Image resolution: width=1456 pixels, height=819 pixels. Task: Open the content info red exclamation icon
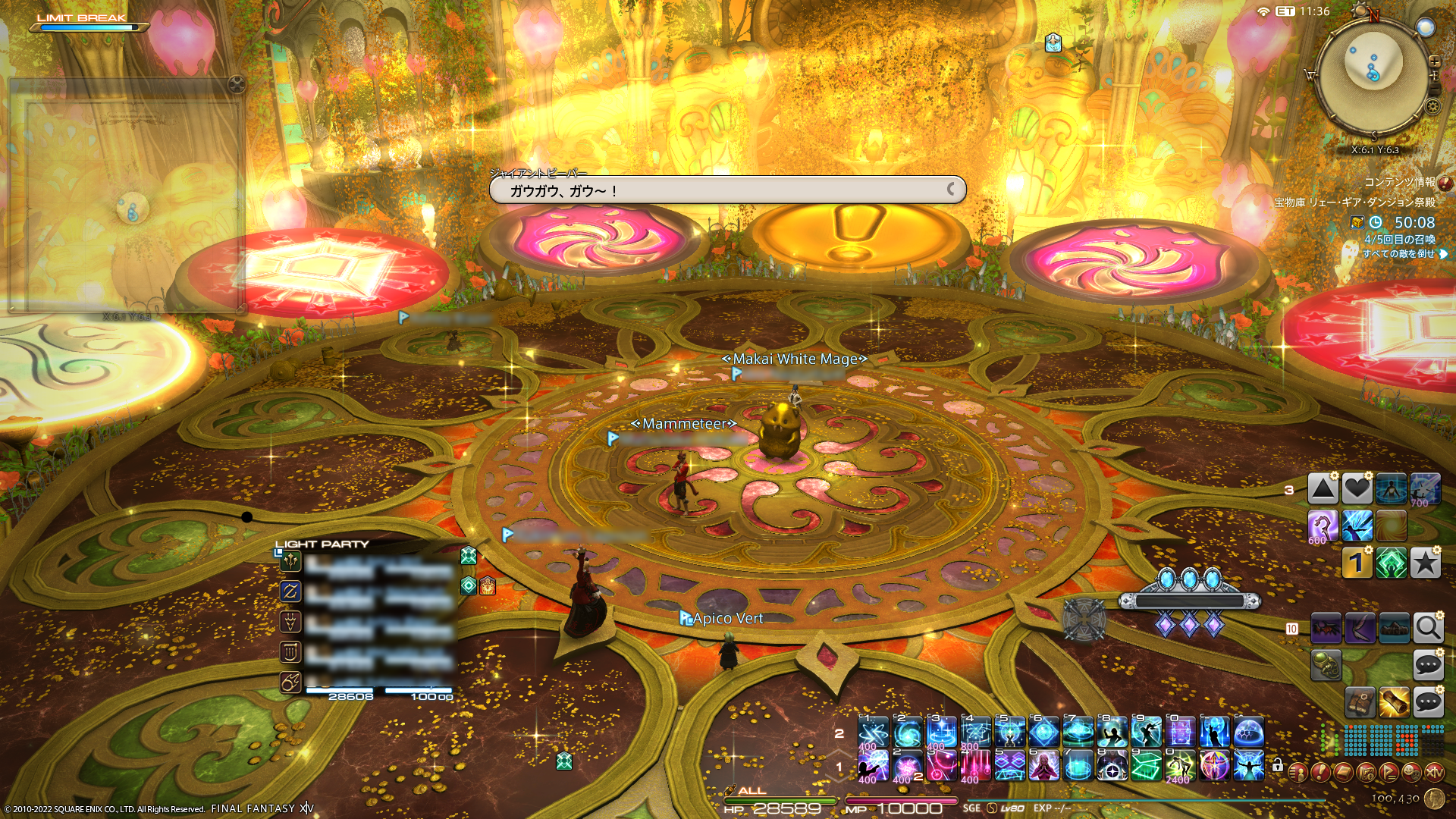click(x=1445, y=183)
